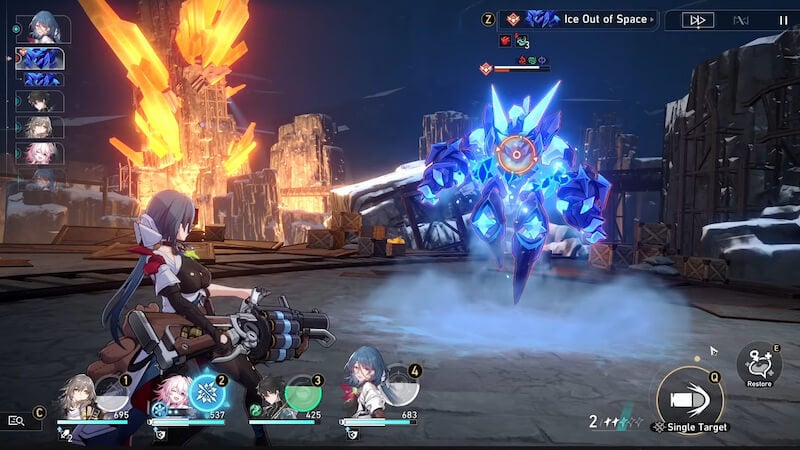Use the Single Target basic attack

689,397
